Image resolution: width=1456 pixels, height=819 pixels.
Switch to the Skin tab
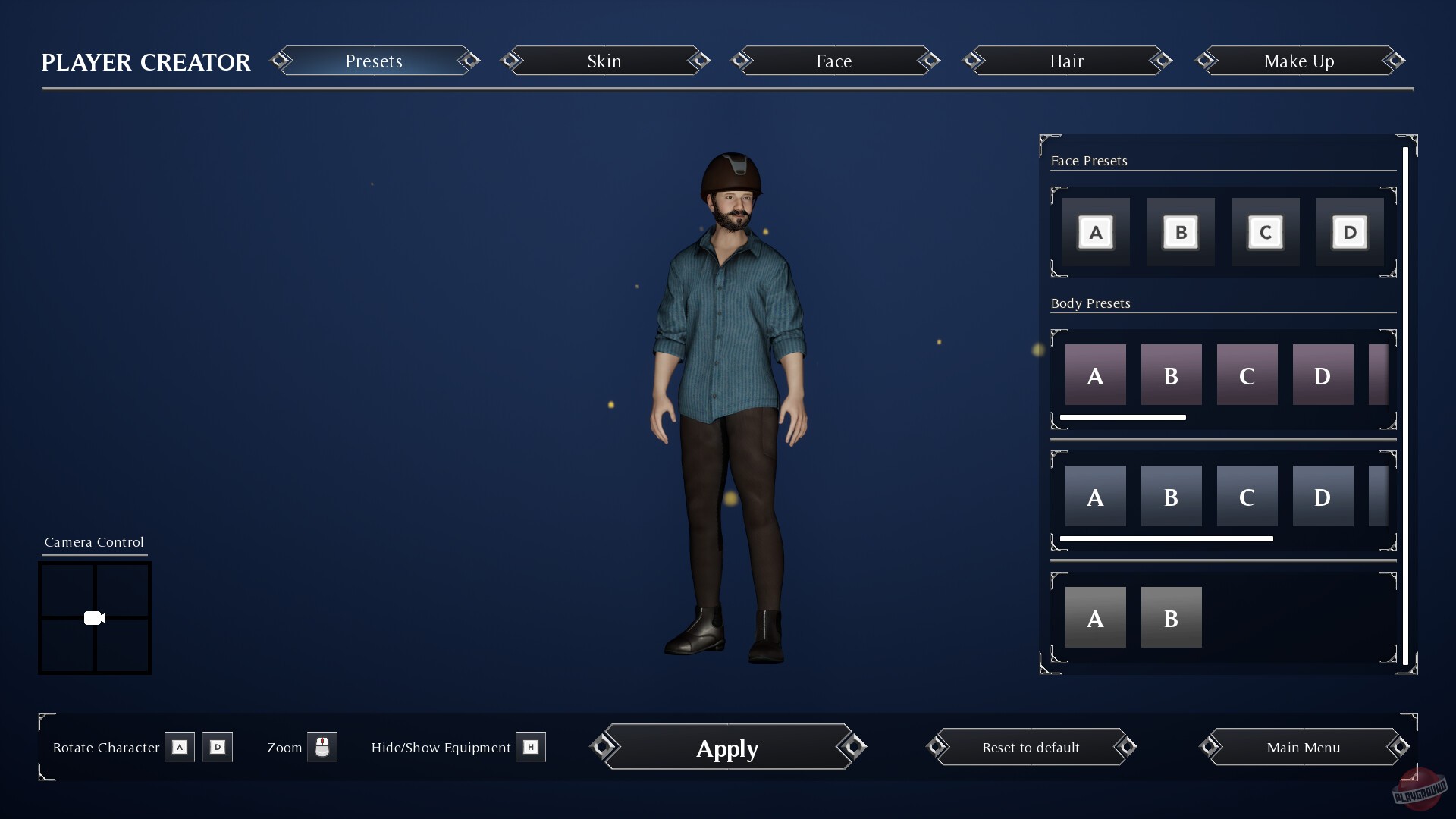[604, 61]
